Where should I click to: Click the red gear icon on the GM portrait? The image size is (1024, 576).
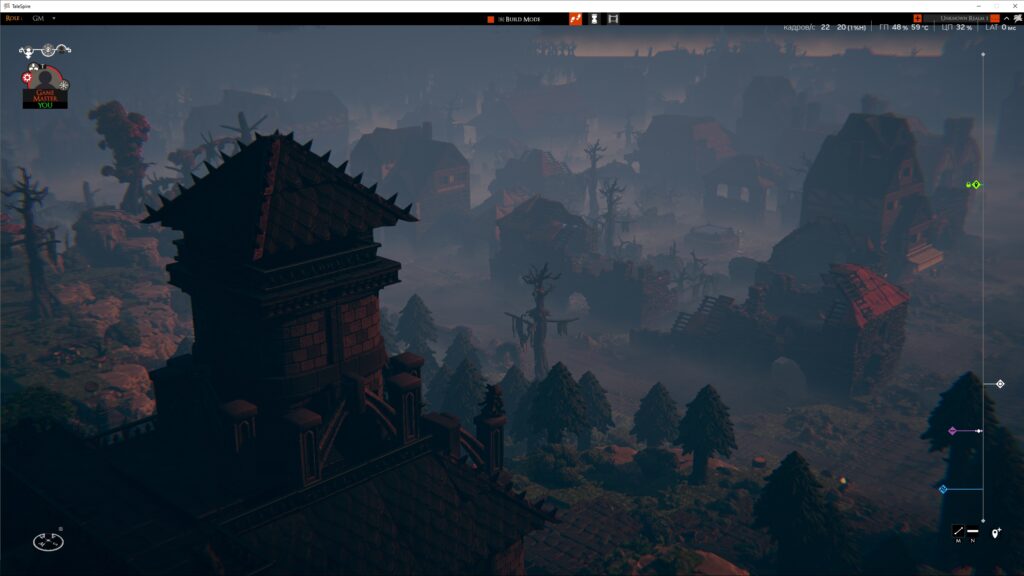[27, 77]
